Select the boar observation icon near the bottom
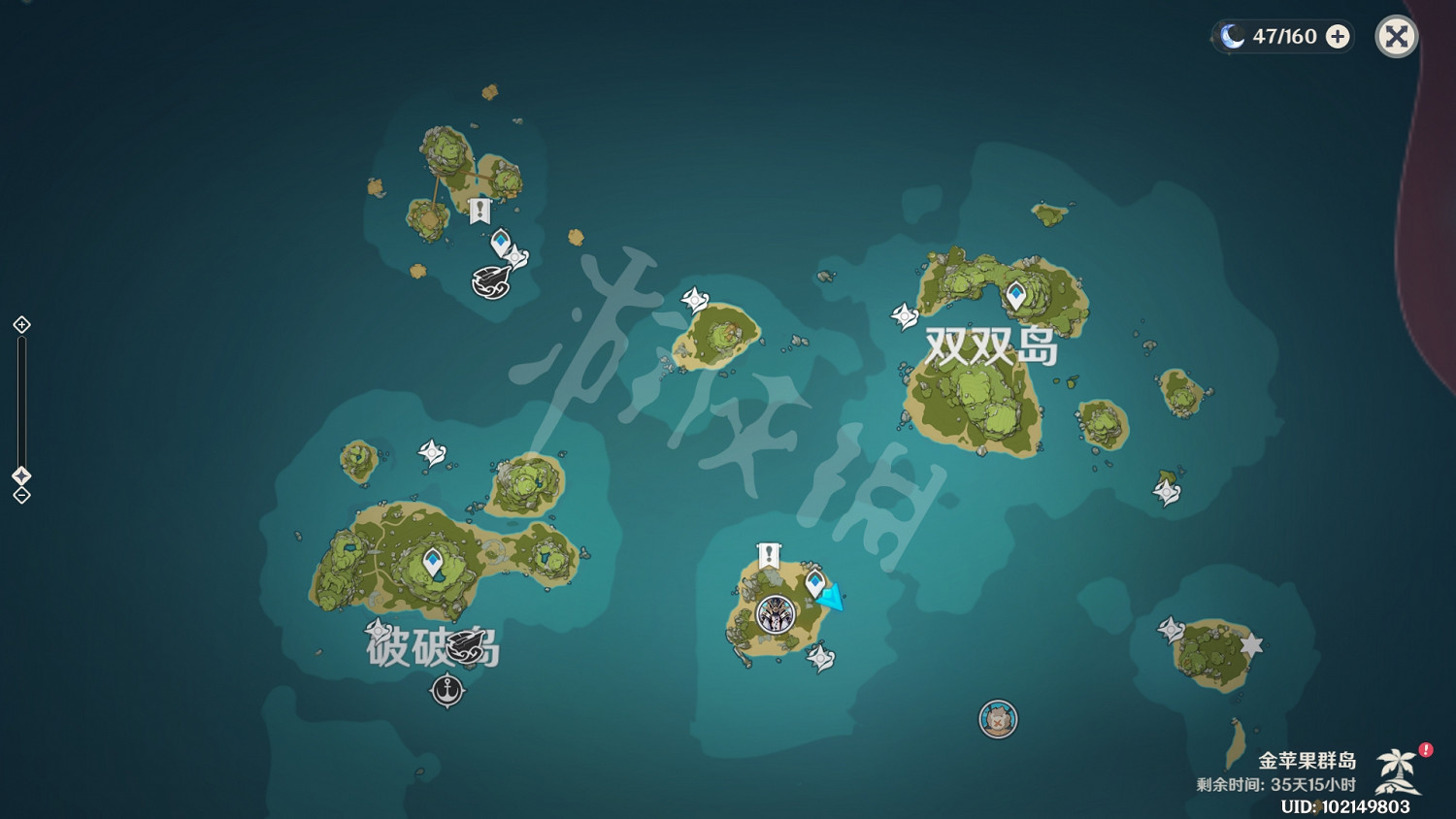The height and width of the screenshot is (819, 1456). click(x=998, y=718)
